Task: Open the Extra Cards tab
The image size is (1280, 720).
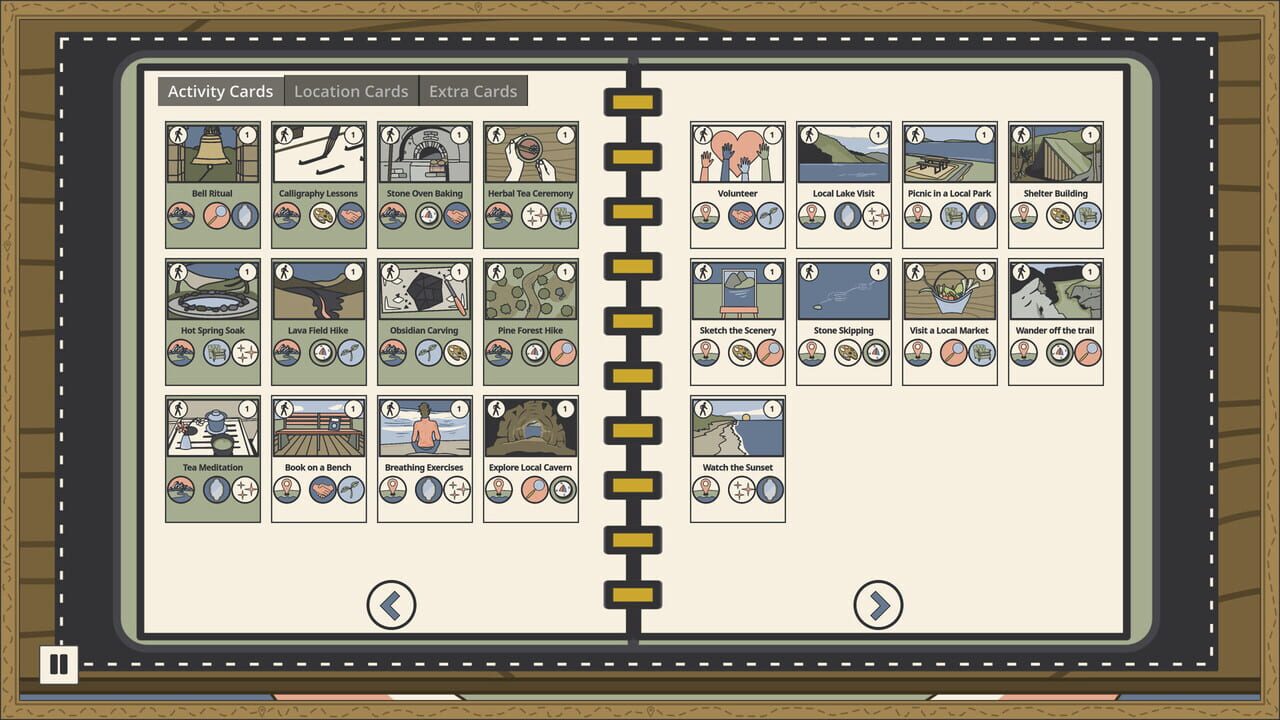Action: (x=473, y=91)
